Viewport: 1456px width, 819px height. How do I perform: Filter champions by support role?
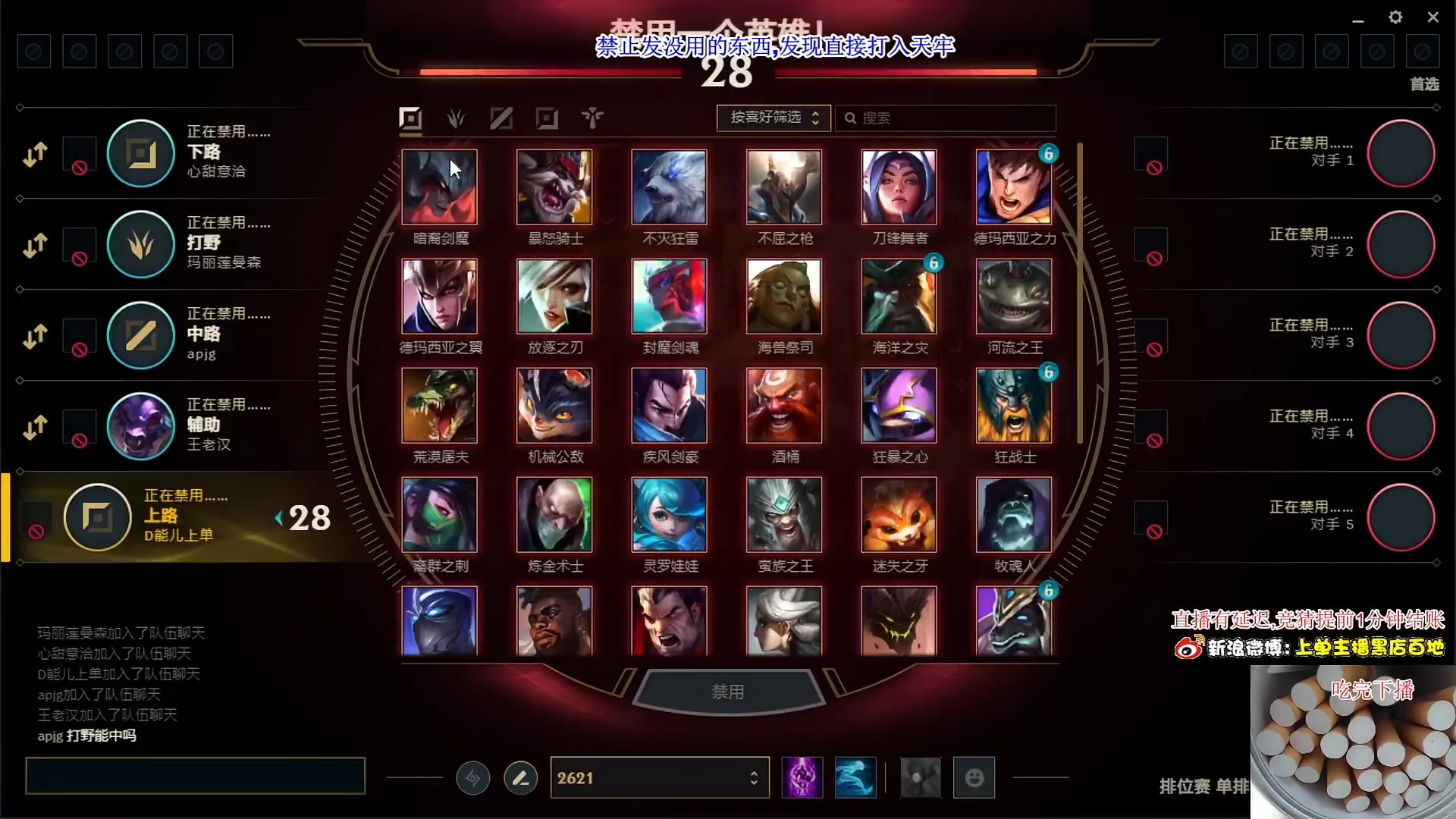coord(592,118)
